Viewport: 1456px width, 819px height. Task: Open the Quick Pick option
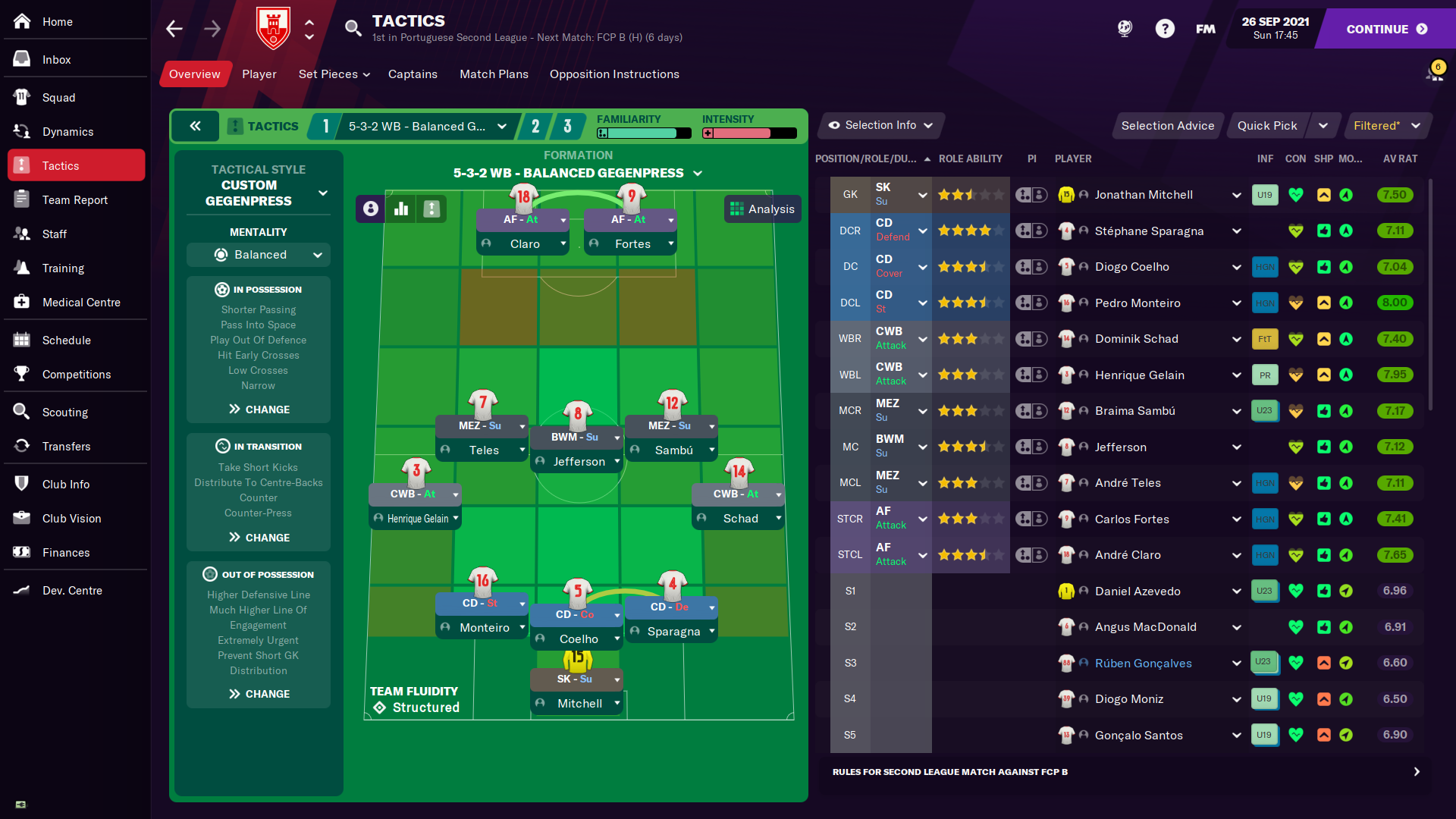click(1267, 126)
